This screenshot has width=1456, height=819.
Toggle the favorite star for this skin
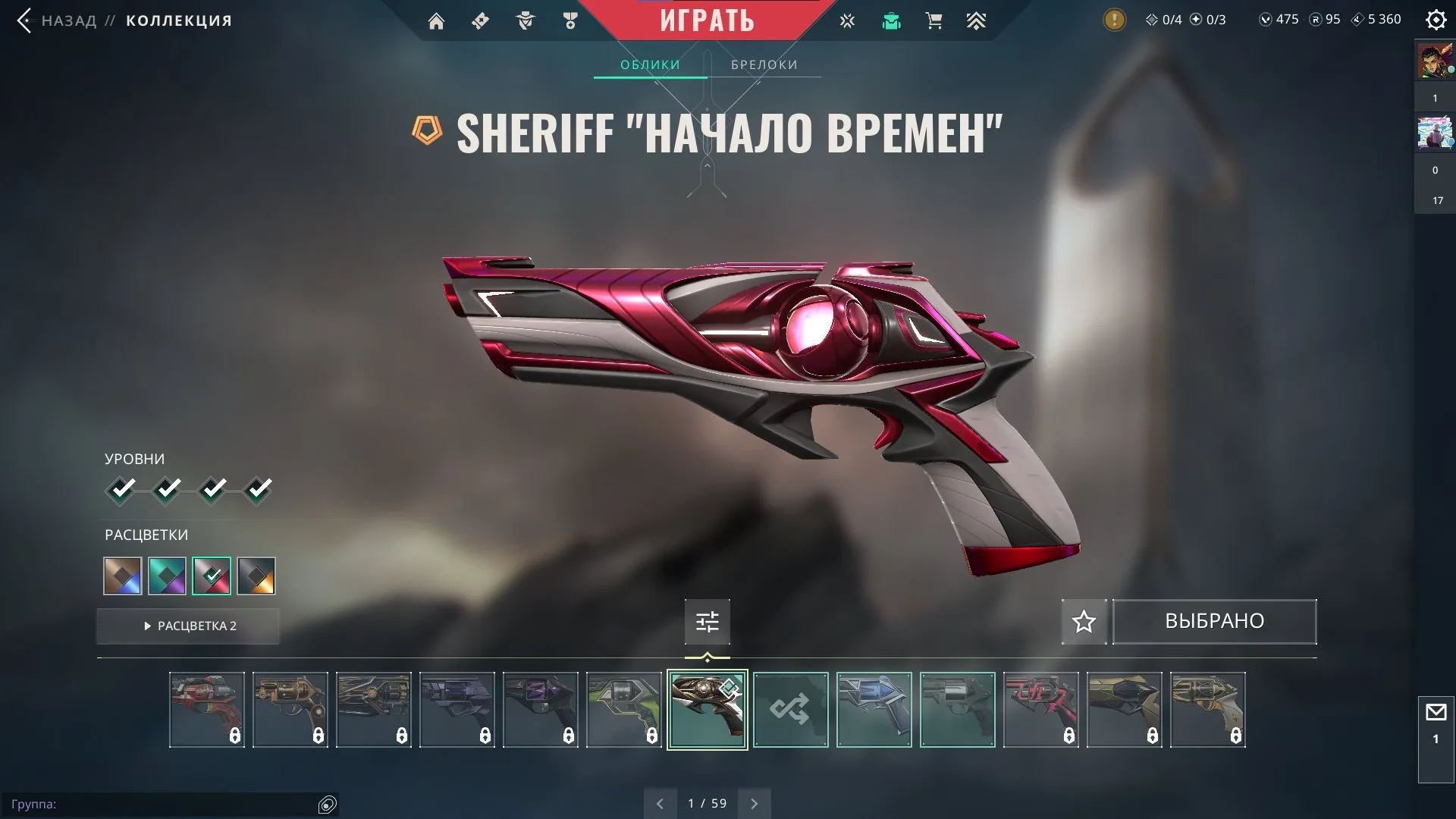(1083, 622)
